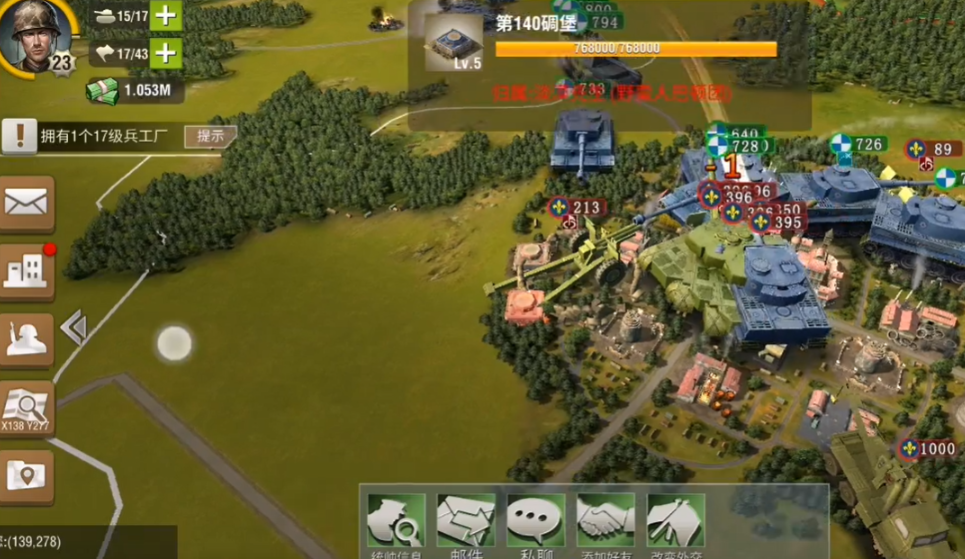Tap the cash balance of 1.053M

pyautogui.click(x=135, y=91)
